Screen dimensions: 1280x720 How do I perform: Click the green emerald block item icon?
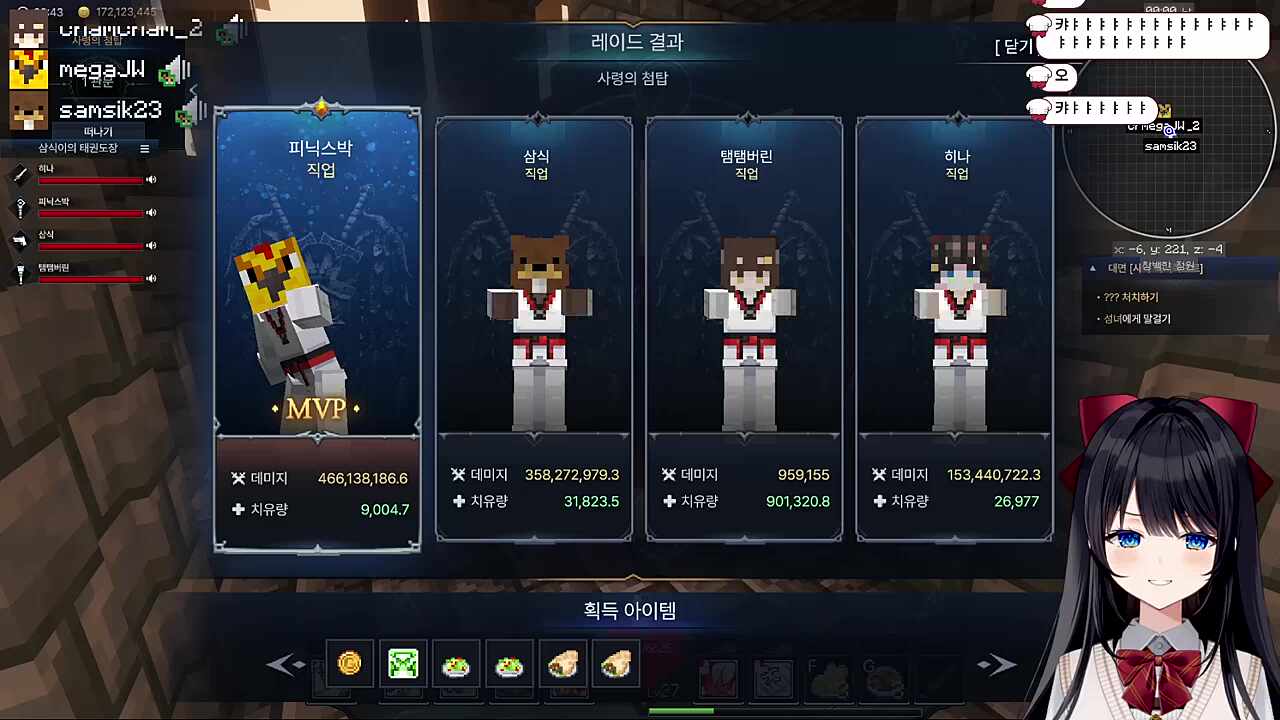point(403,662)
